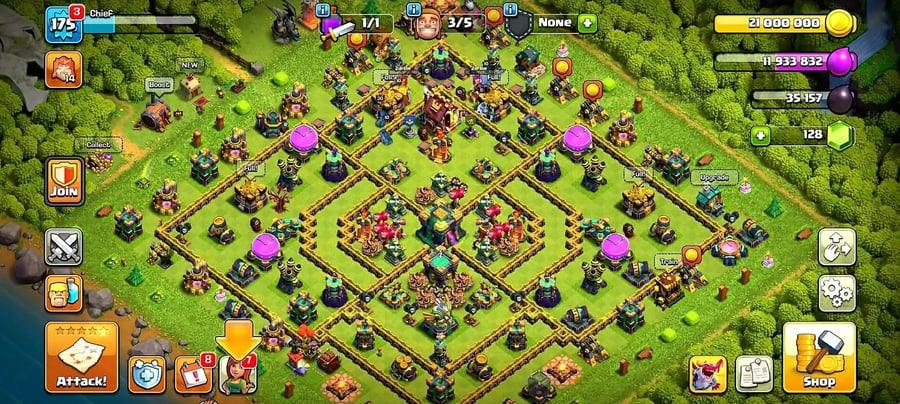The height and width of the screenshot is (404, 900).
Task: Open the pink dragon icon button
Action: click(x=708, y=373)
